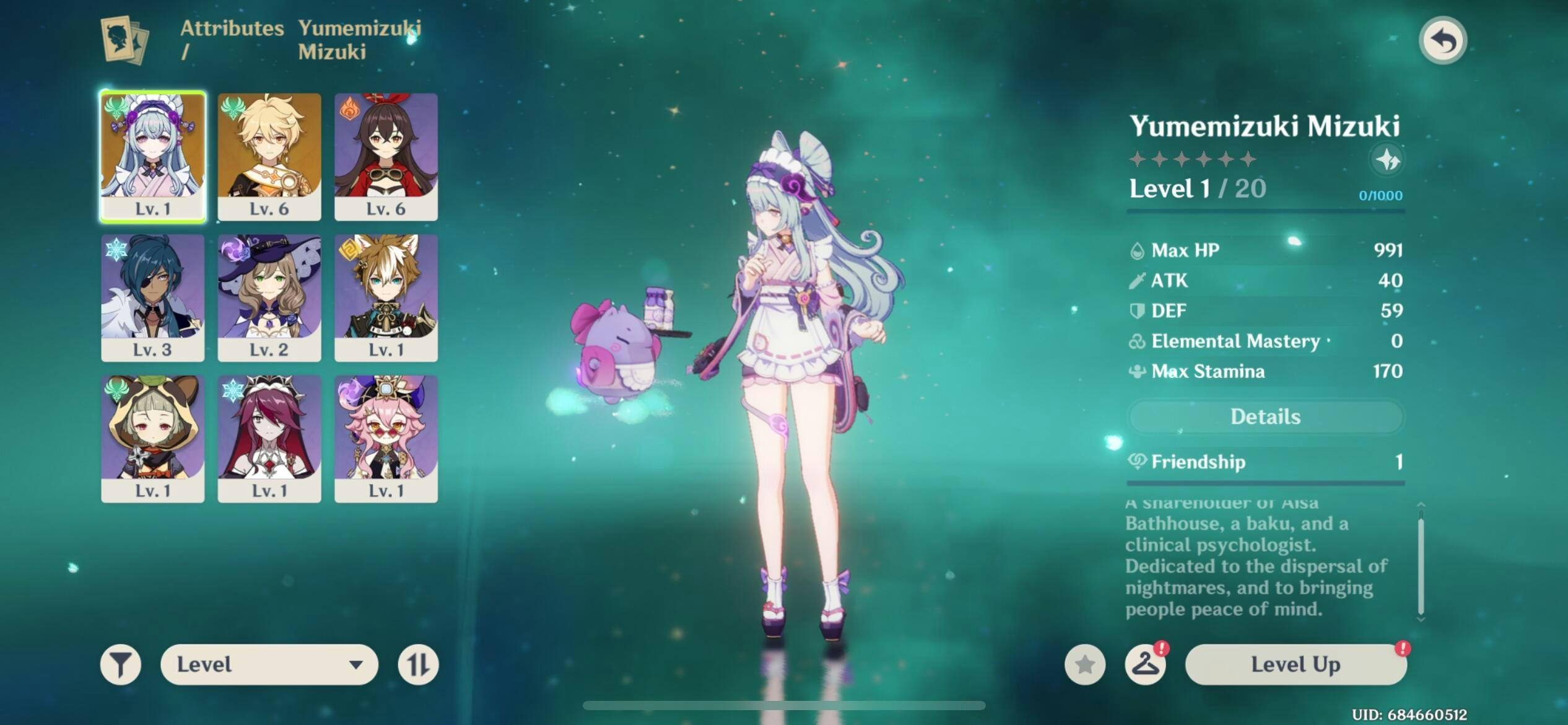Open the Level sort dropdown
The width and height of the screenshot is (1568, 725).
pos(269,665)
